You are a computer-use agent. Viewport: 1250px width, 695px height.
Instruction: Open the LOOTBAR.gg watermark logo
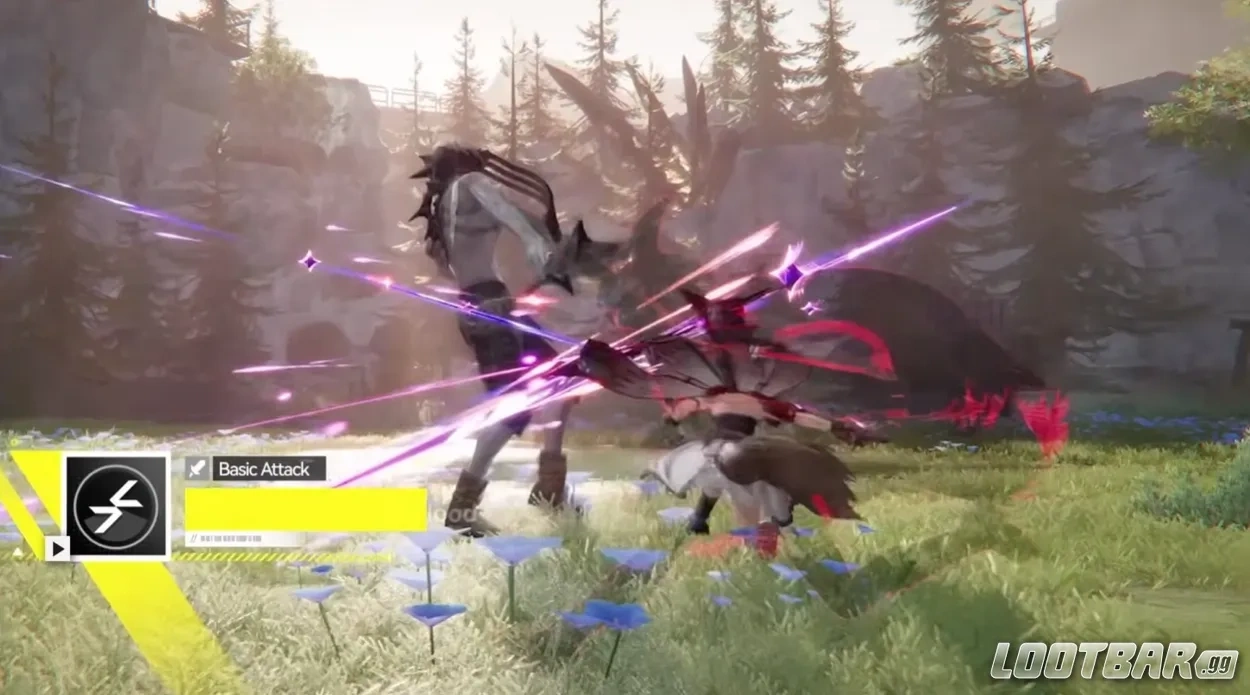pos(1114,661)
